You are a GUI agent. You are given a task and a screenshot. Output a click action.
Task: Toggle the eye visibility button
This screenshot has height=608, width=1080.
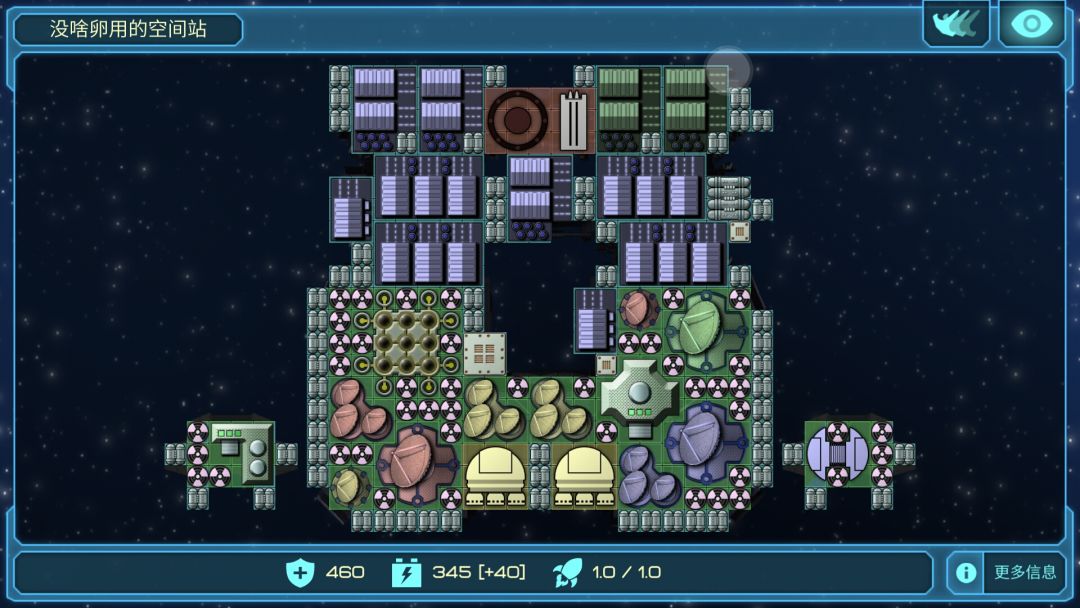click(x=1031, y=24)
